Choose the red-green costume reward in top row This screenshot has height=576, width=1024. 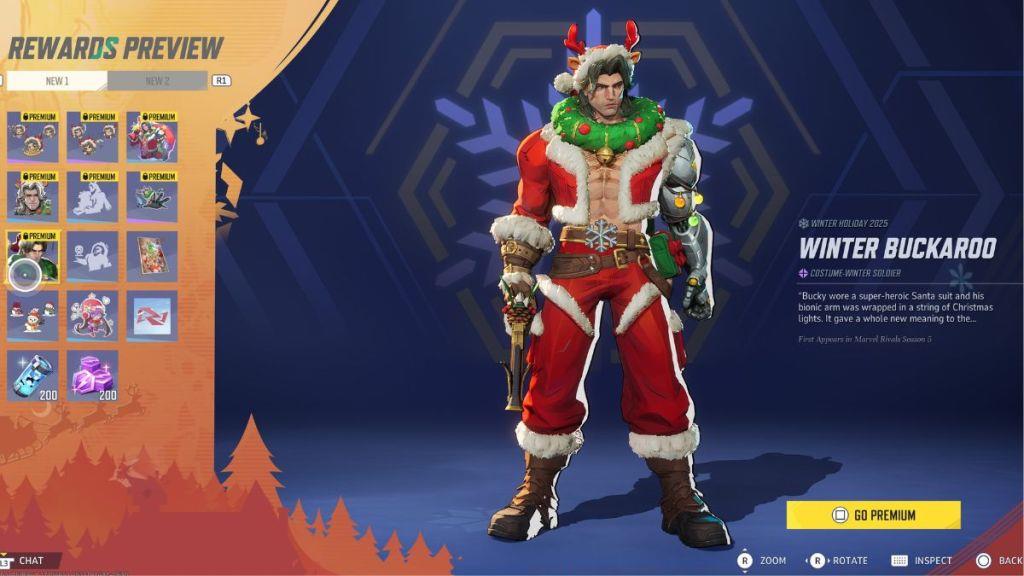point(152,137)
